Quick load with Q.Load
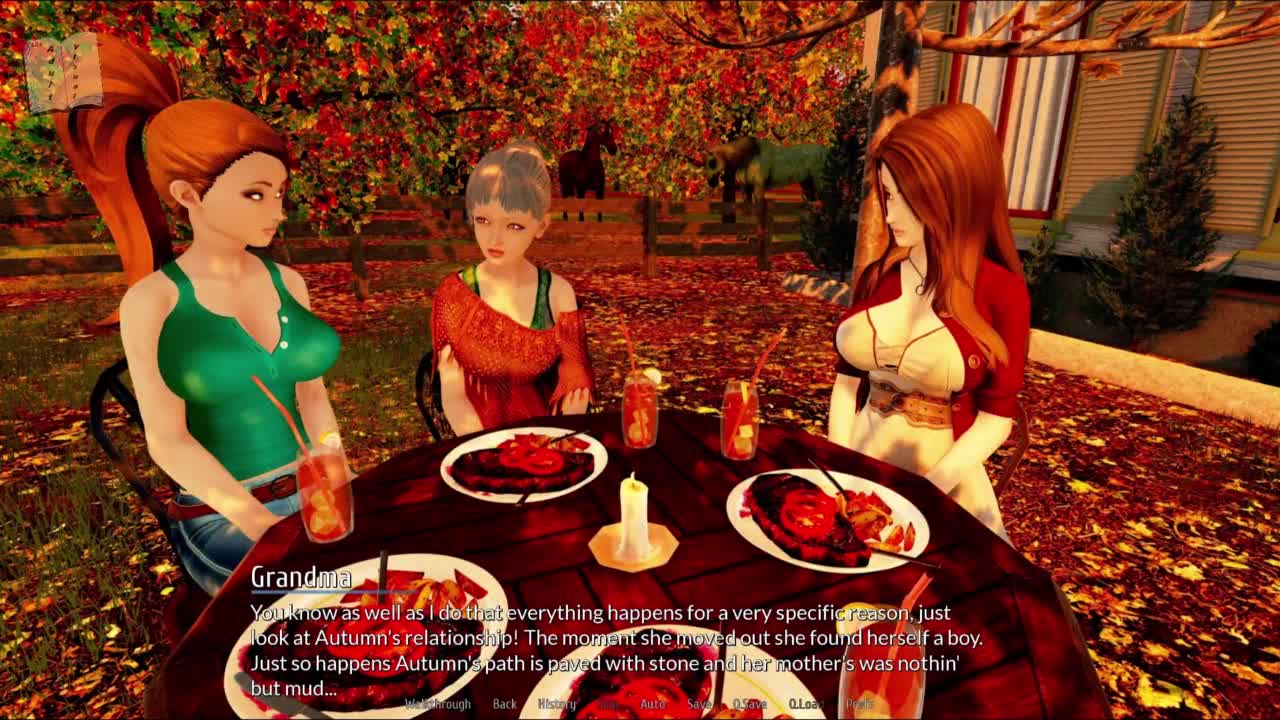This screenshot has width=1280, height=720. pyautogui.click(x=805, y=704)
